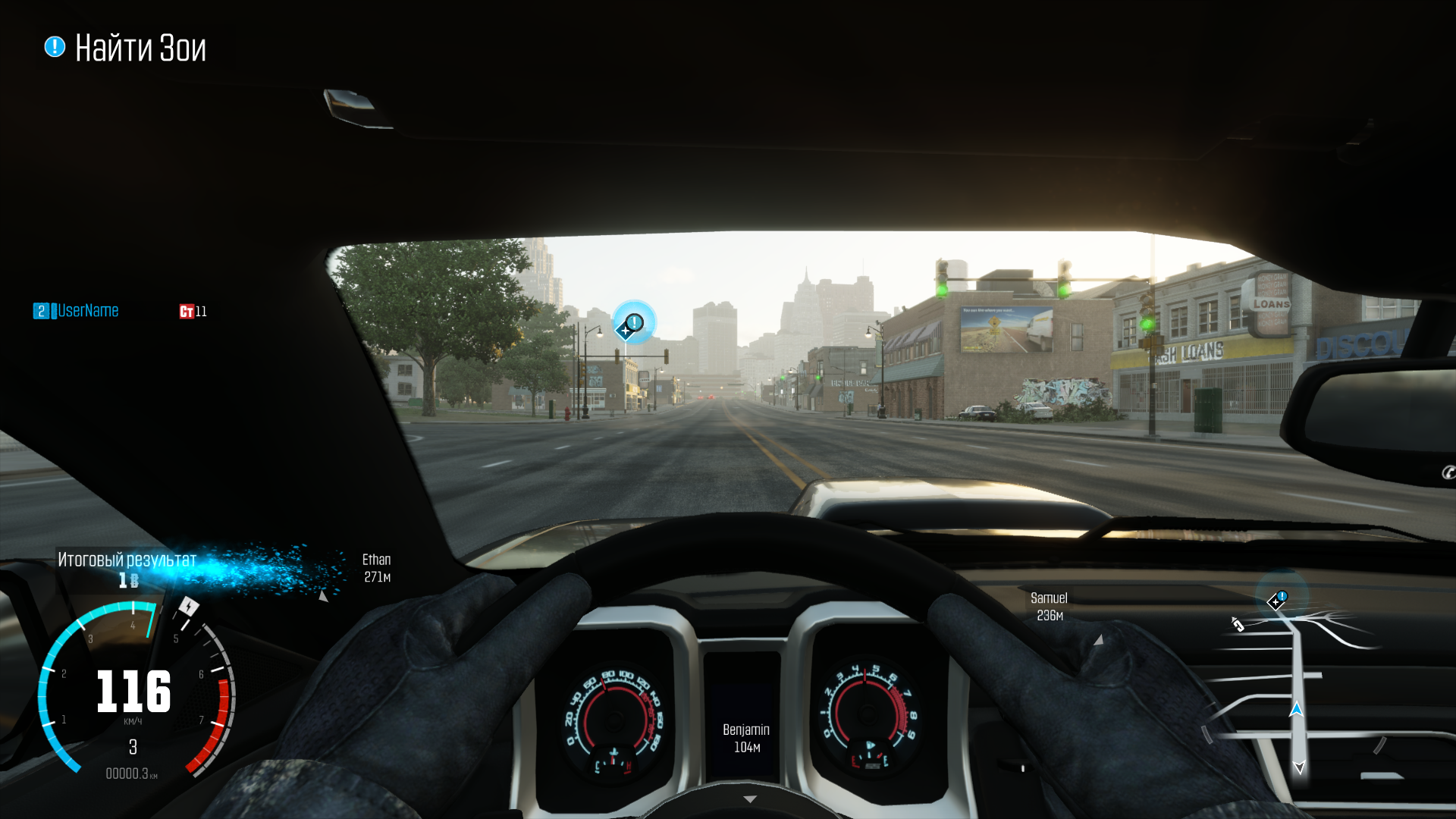The width and height of the screenshot is (1456, 819).
Task: Select the Samuel player tag
Action: 1049,607
